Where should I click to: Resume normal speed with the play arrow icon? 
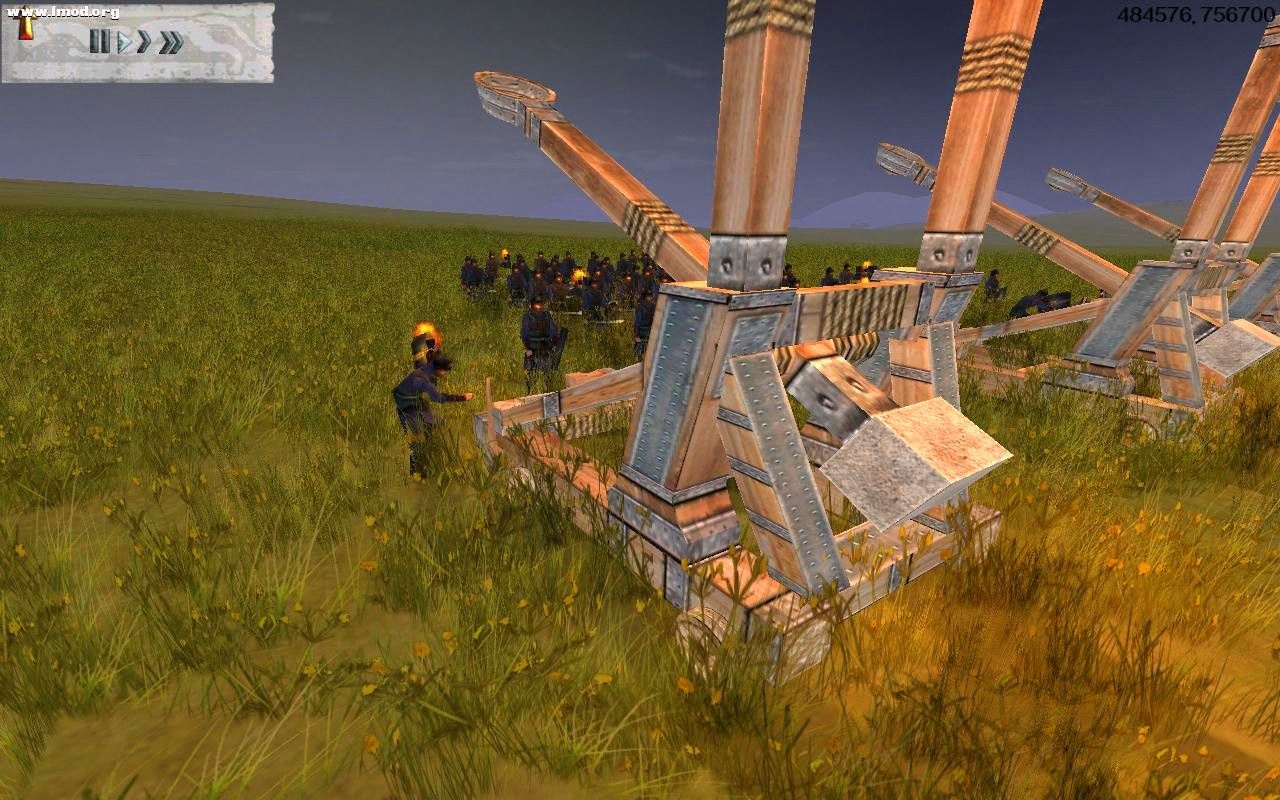click(x=126, y=42)
